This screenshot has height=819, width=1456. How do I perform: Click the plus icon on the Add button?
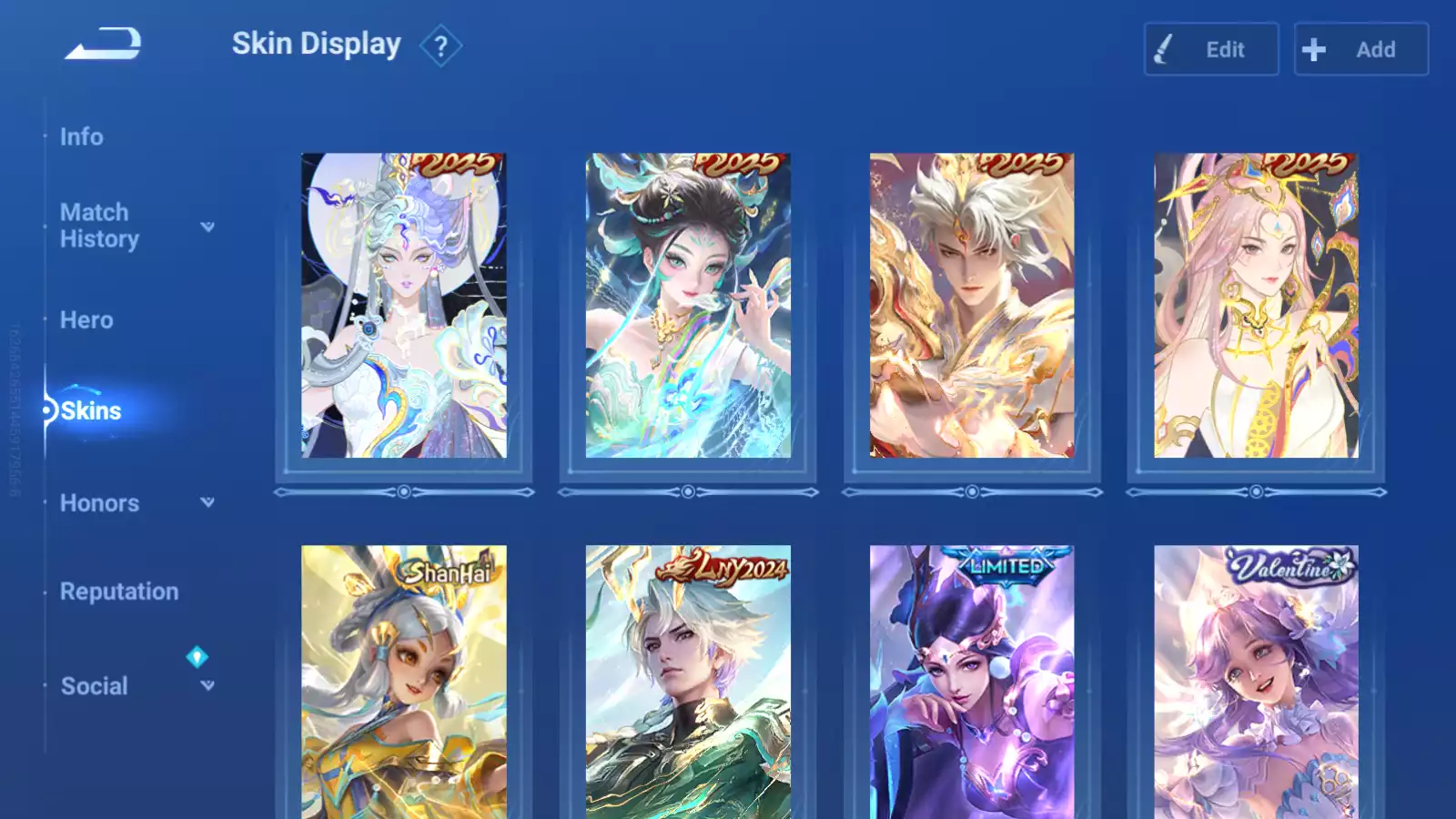[1314, 50]
